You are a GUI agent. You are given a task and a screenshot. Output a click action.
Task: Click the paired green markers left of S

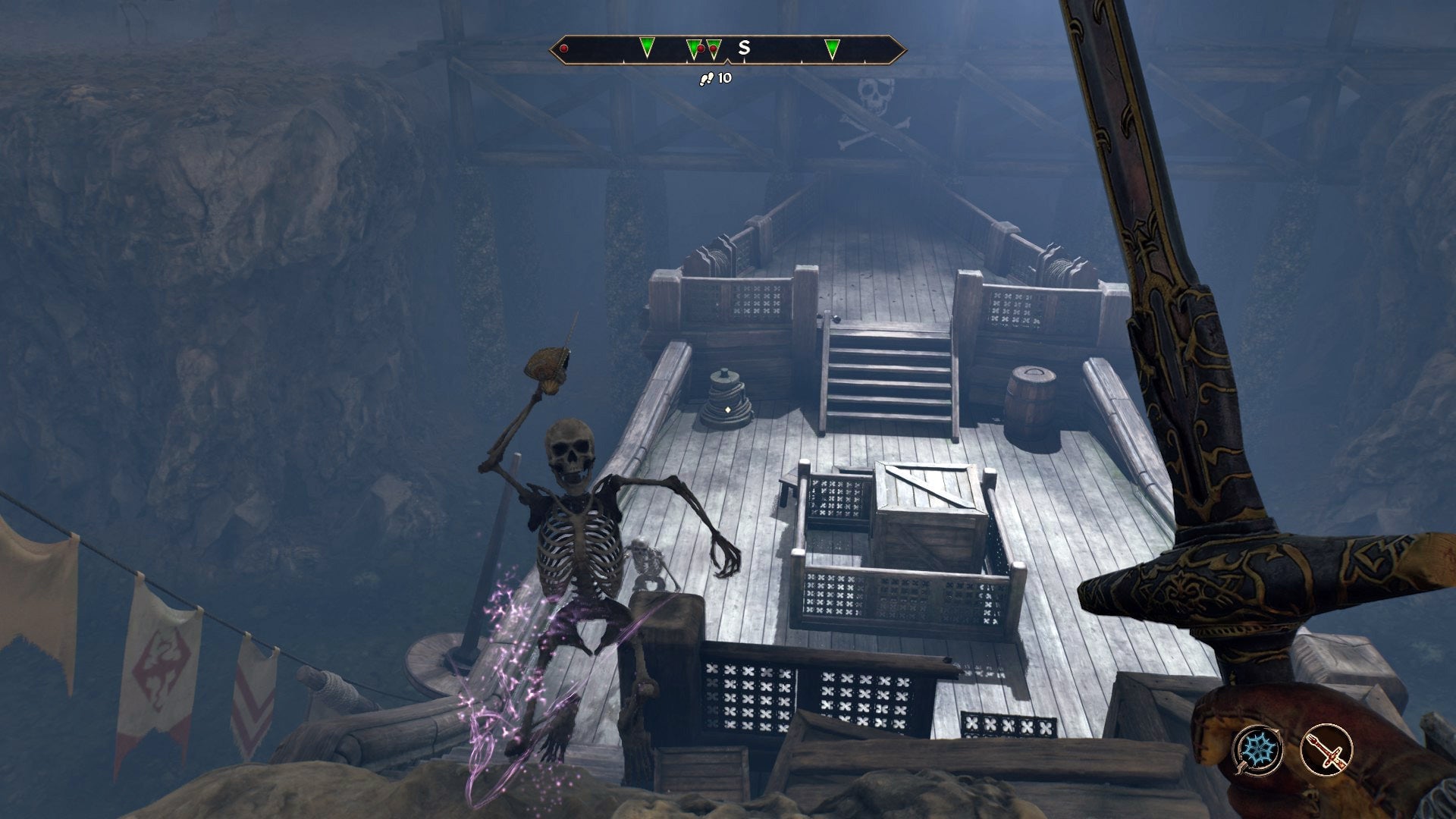[x=702, y=48]
